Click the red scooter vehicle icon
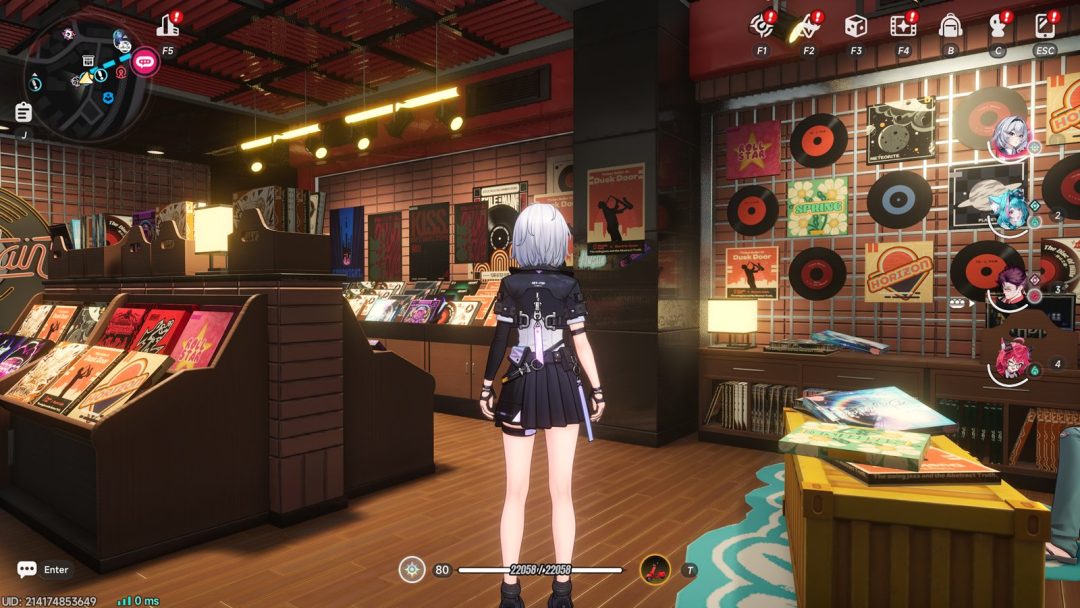1080x608 pixels. pos(655,569)
